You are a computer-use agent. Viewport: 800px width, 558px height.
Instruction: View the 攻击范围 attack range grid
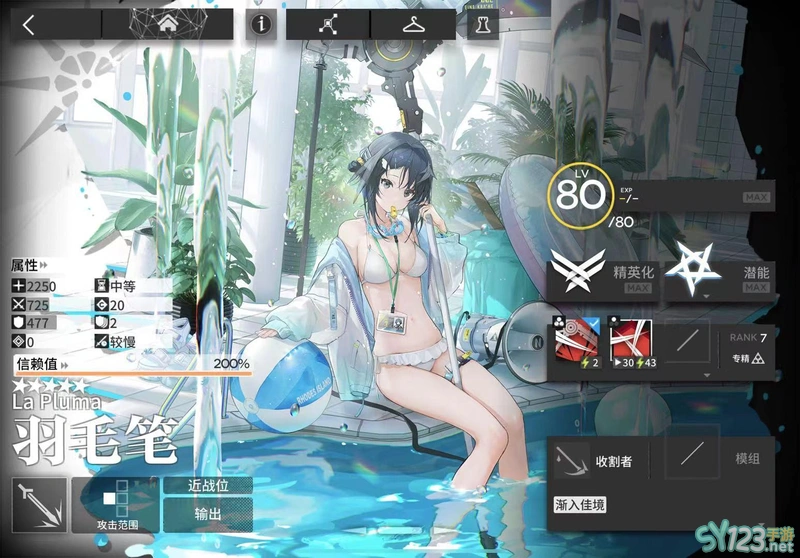pos(117,505)
